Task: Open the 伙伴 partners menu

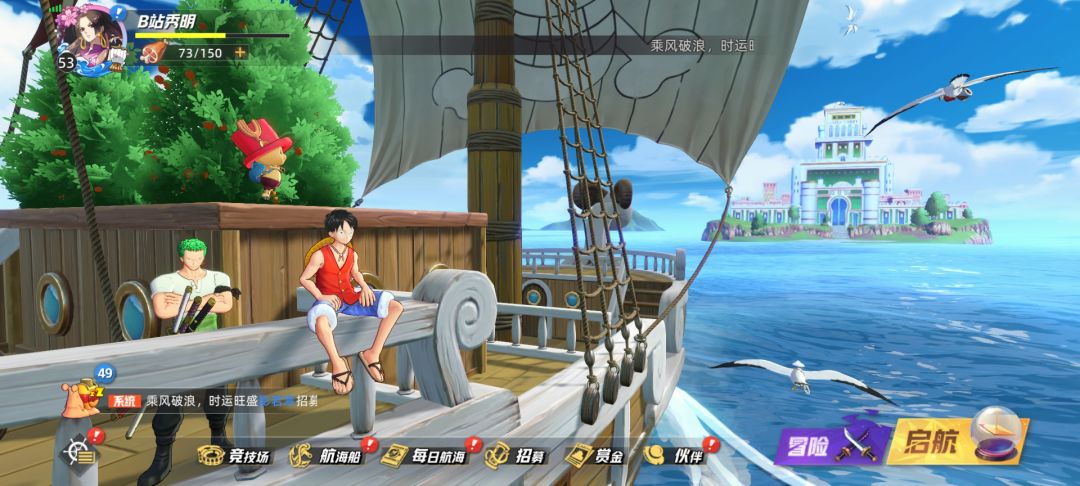Action: pos(674,456)
